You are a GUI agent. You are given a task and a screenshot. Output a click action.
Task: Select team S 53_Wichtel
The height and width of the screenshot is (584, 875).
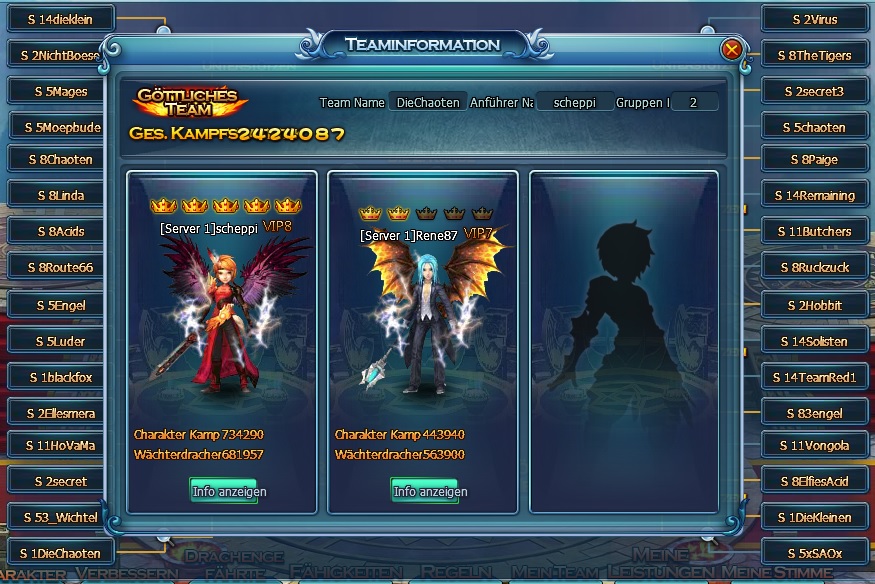click(60, 517)
